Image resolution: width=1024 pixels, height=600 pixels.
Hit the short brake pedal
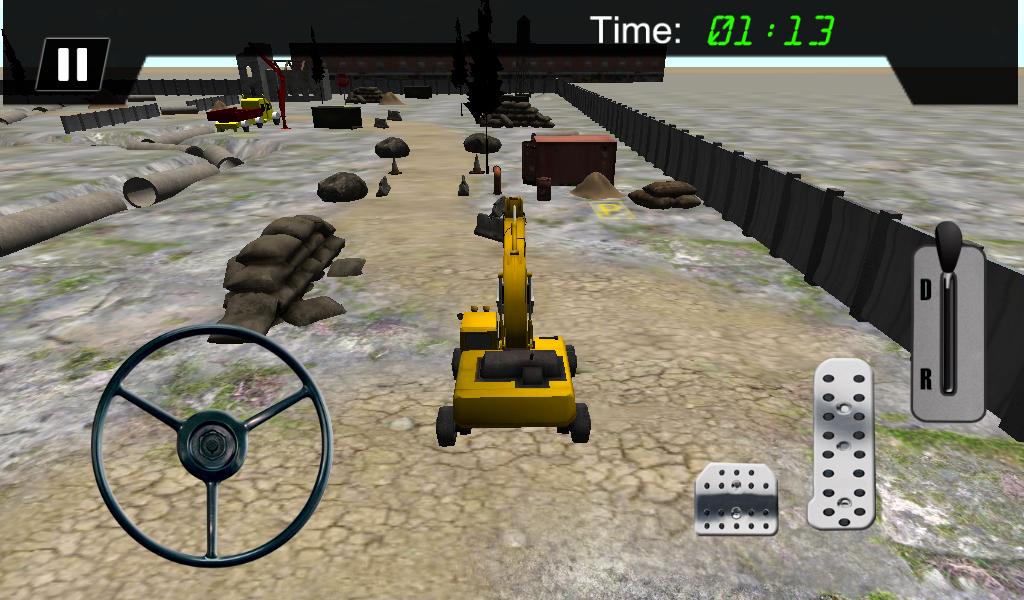tap(737, 498)
